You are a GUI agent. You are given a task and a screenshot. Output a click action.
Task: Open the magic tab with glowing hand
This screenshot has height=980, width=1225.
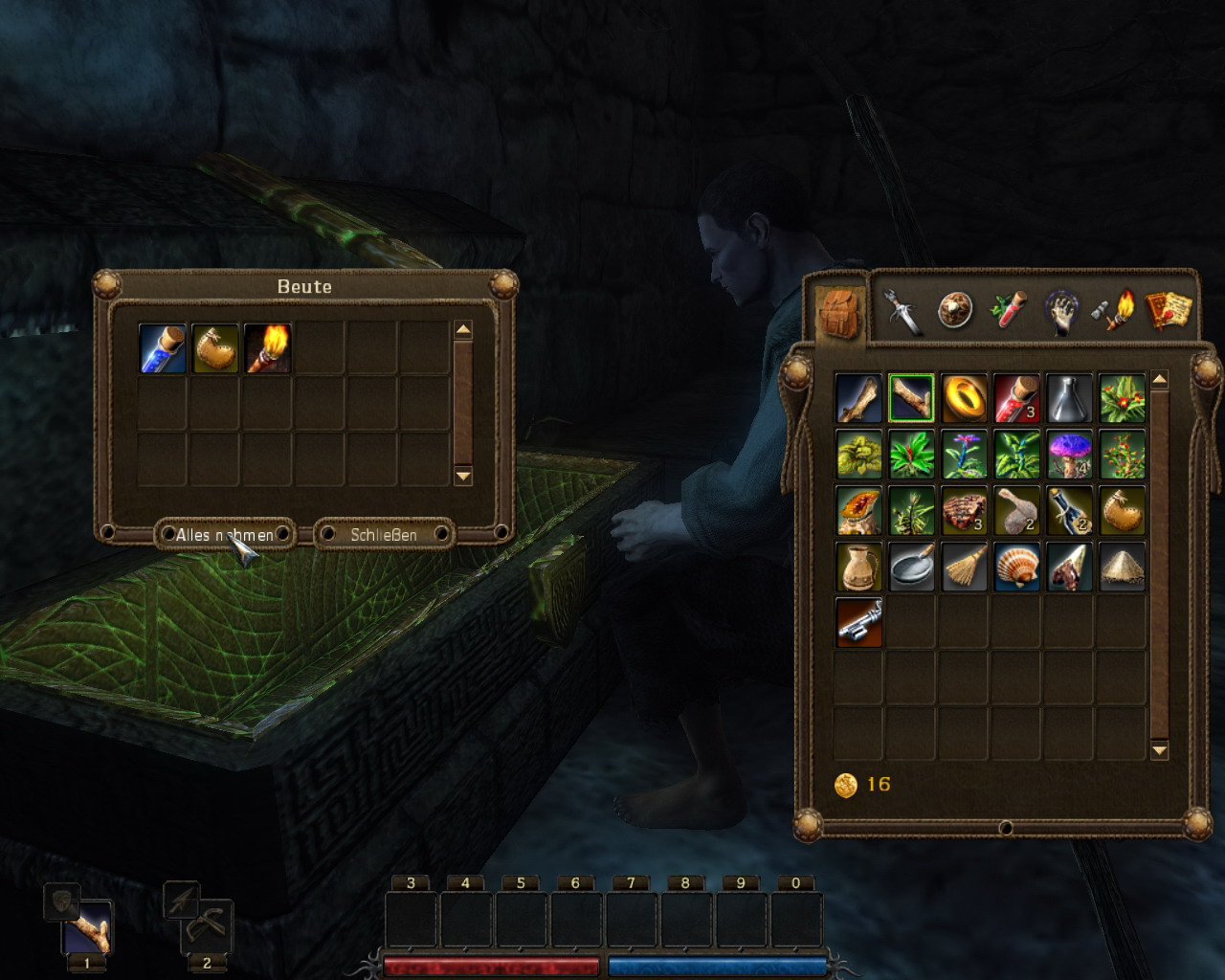(1061, 312)
